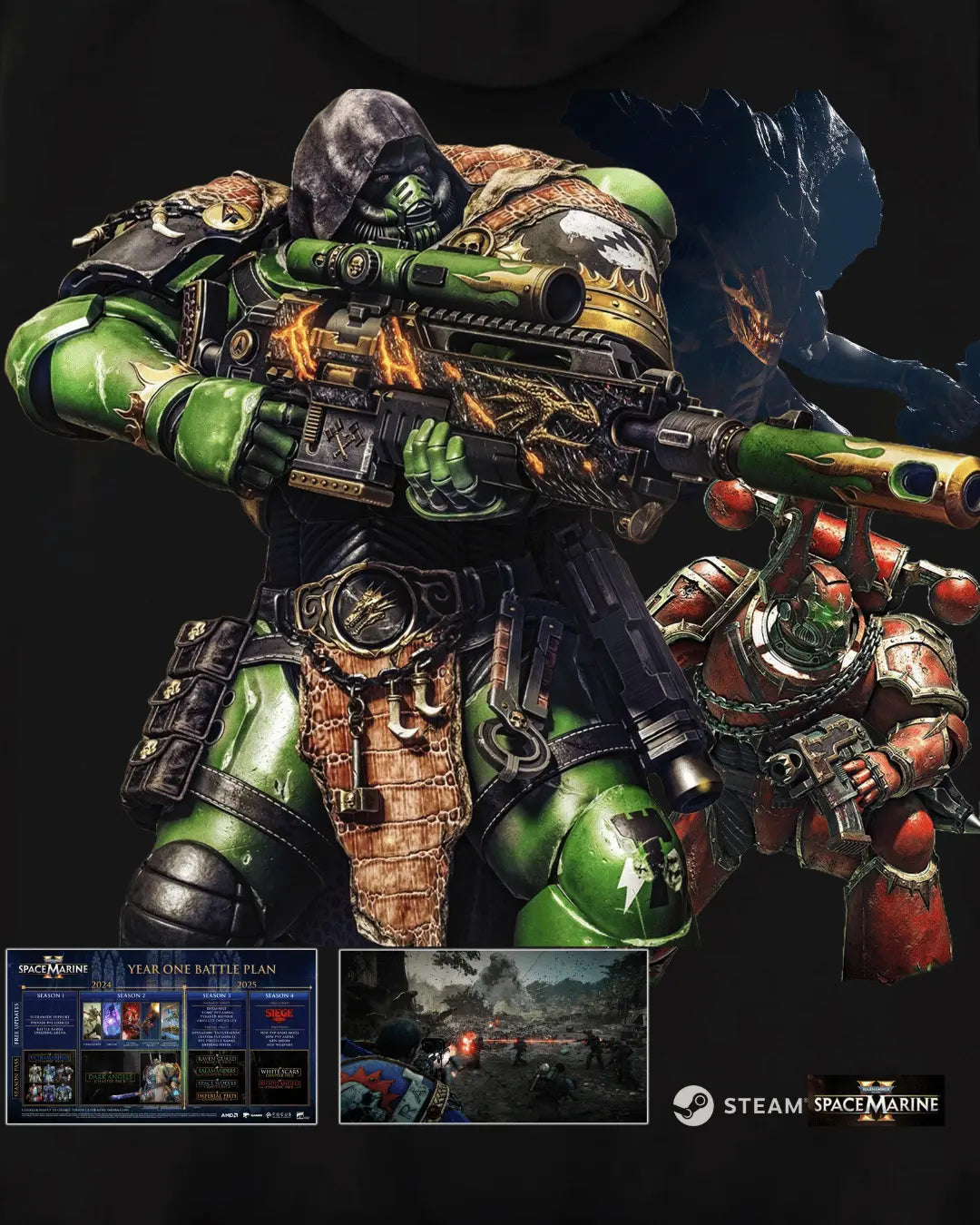The height and width of the screenshot is (1225, 980).
Task: Open the Year One Battle Plan roadmap thumbnail
Action: click(162, 1036)
